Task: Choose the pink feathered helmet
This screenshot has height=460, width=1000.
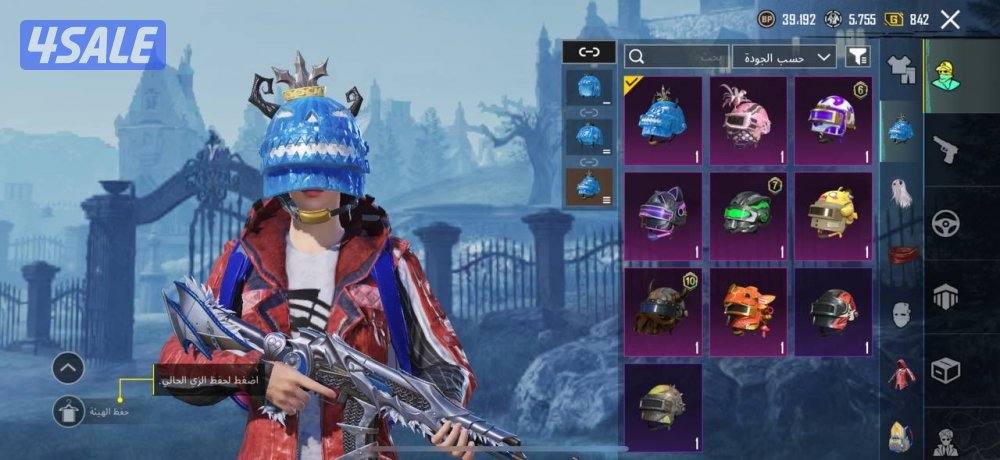Action: (748, 120)
